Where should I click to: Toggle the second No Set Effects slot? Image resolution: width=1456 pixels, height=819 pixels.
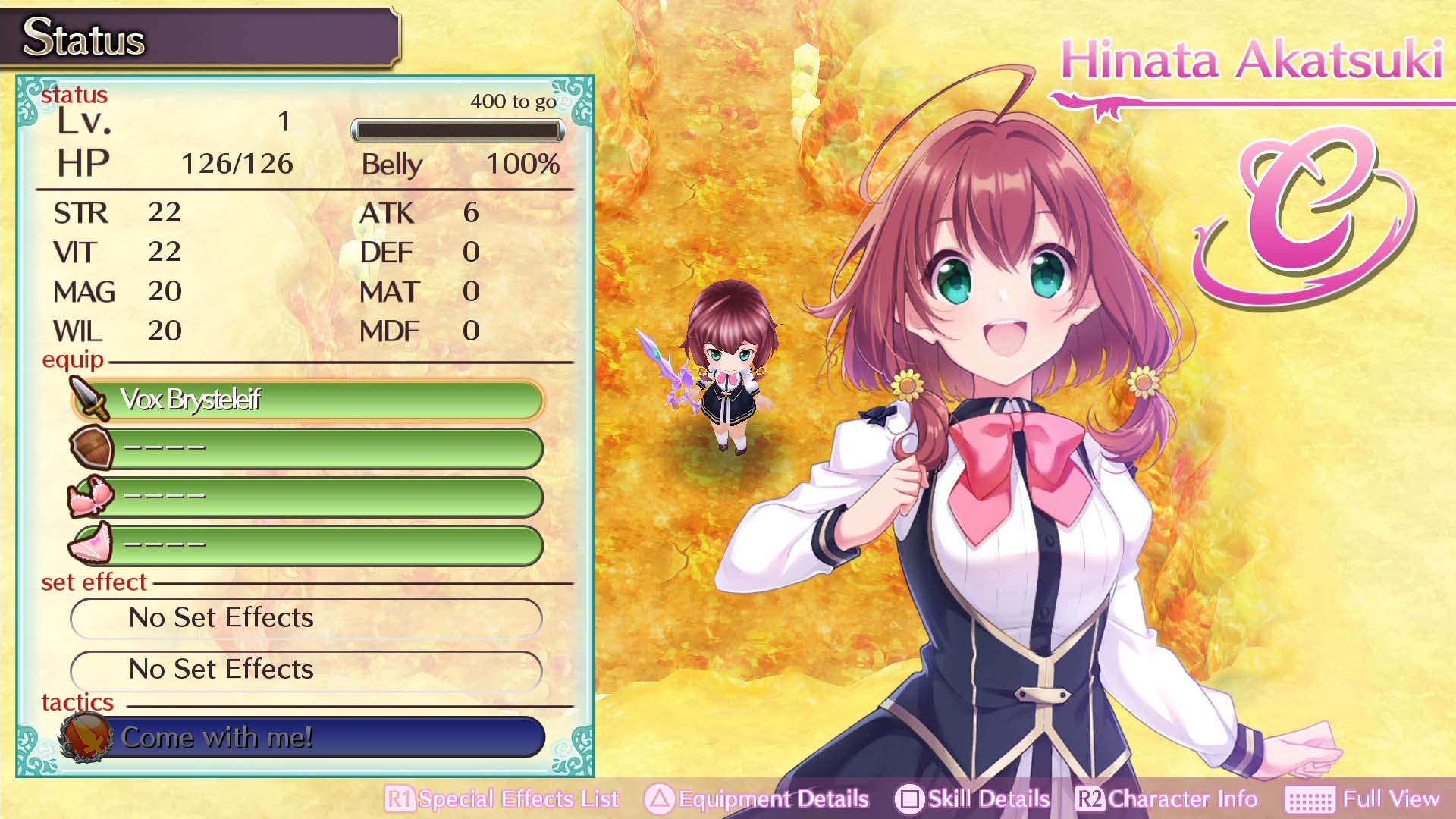point(305,670)
